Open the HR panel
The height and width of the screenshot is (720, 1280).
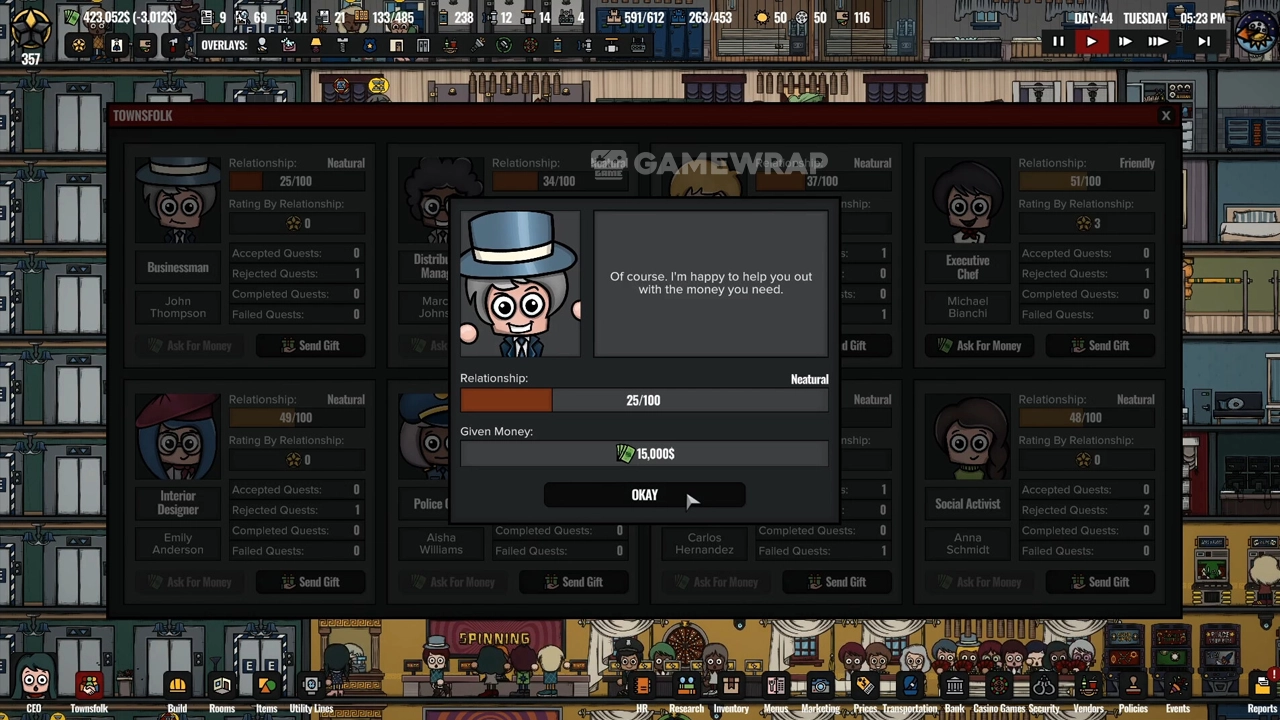[642, 689]
